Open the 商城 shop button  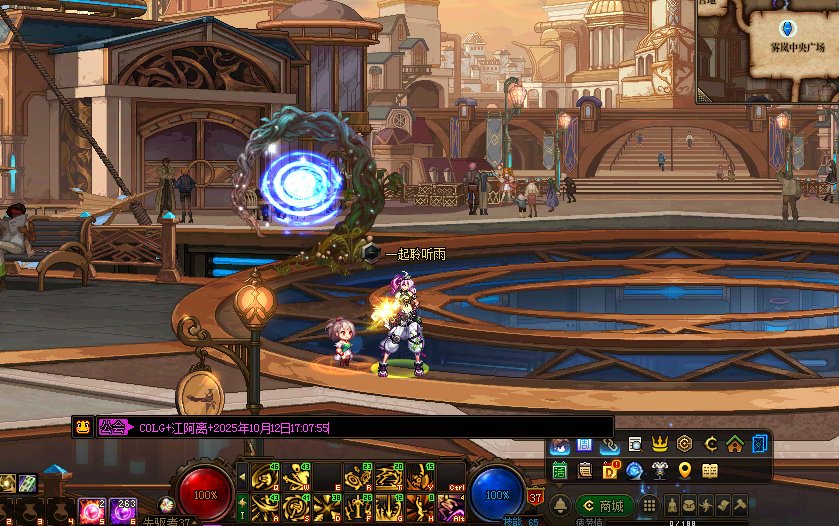tap(605, 505)
